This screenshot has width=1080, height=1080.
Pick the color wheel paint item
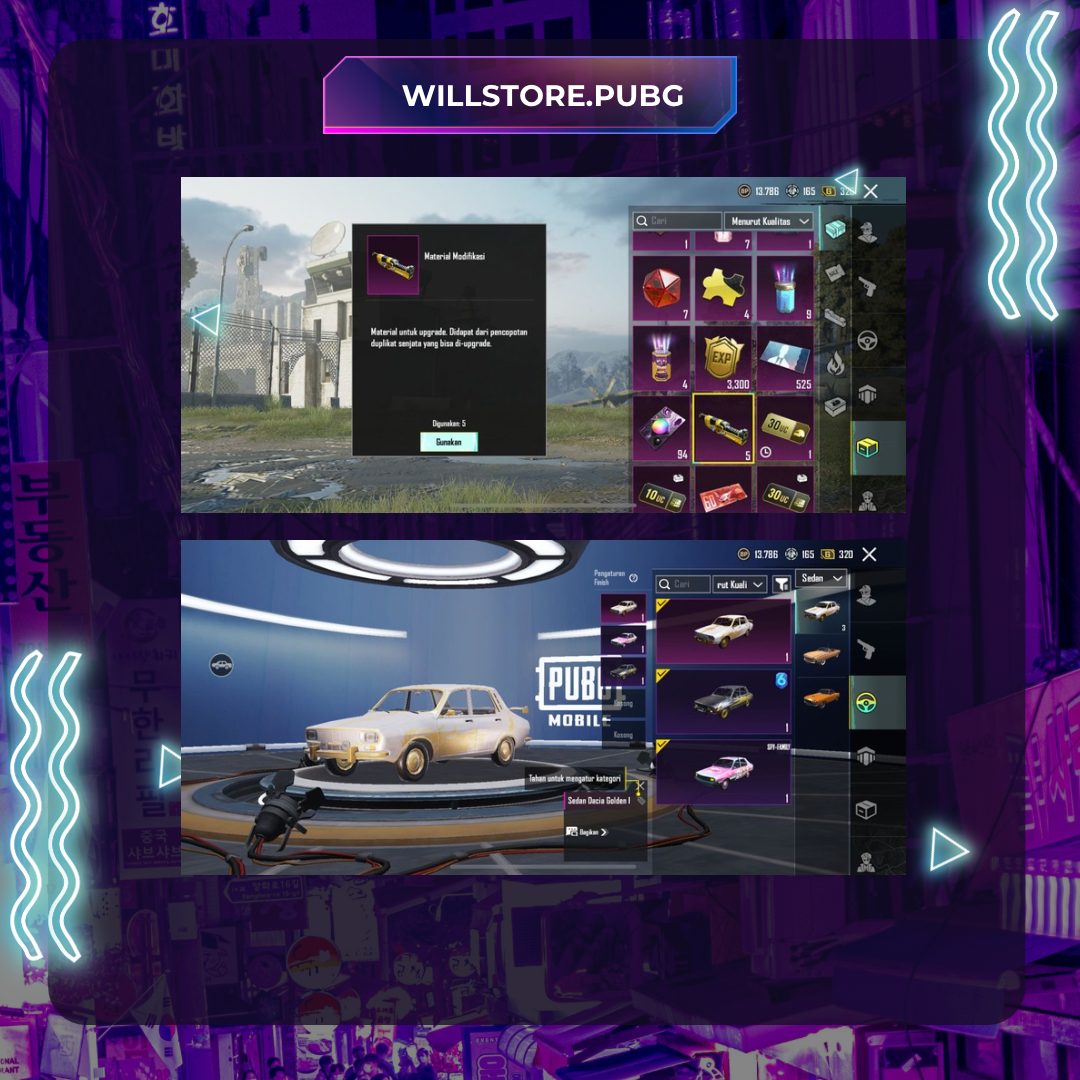tap(662, 427)
